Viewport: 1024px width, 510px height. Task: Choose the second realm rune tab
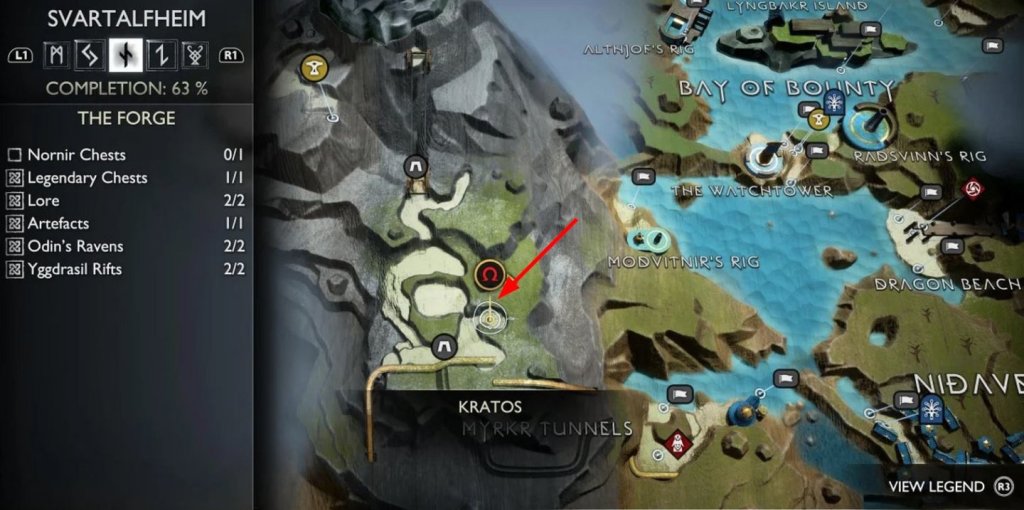[x=91, y=54]
